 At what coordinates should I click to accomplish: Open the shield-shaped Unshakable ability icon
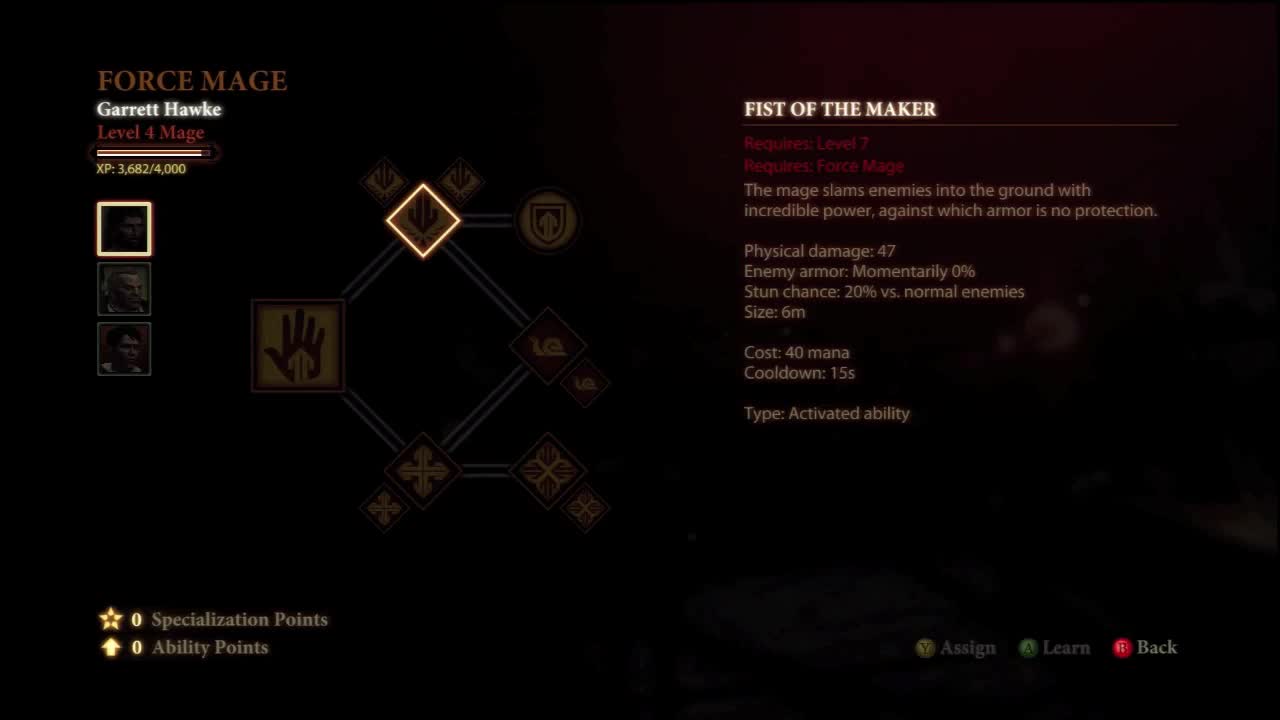coord(547,221)
